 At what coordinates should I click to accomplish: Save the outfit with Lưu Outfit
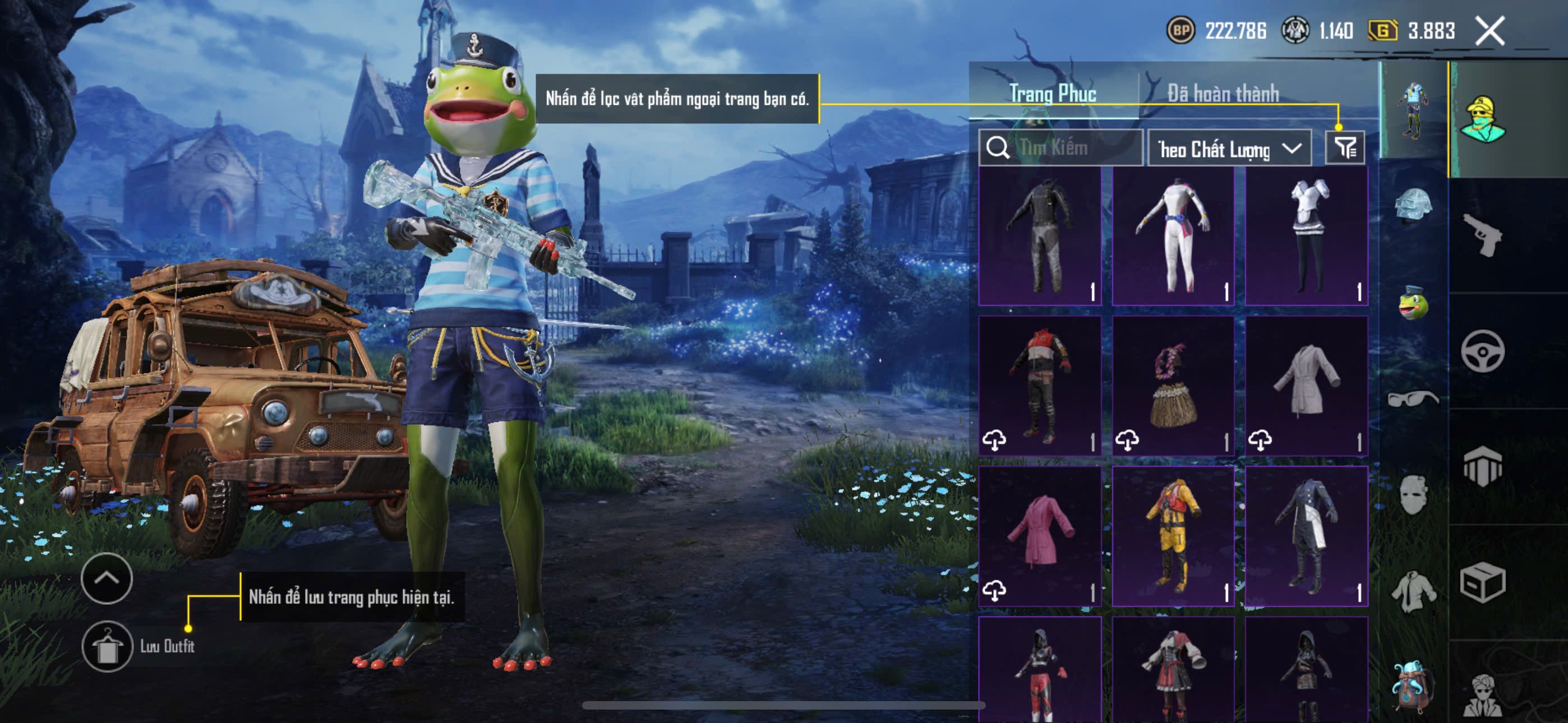pos(107,646)
